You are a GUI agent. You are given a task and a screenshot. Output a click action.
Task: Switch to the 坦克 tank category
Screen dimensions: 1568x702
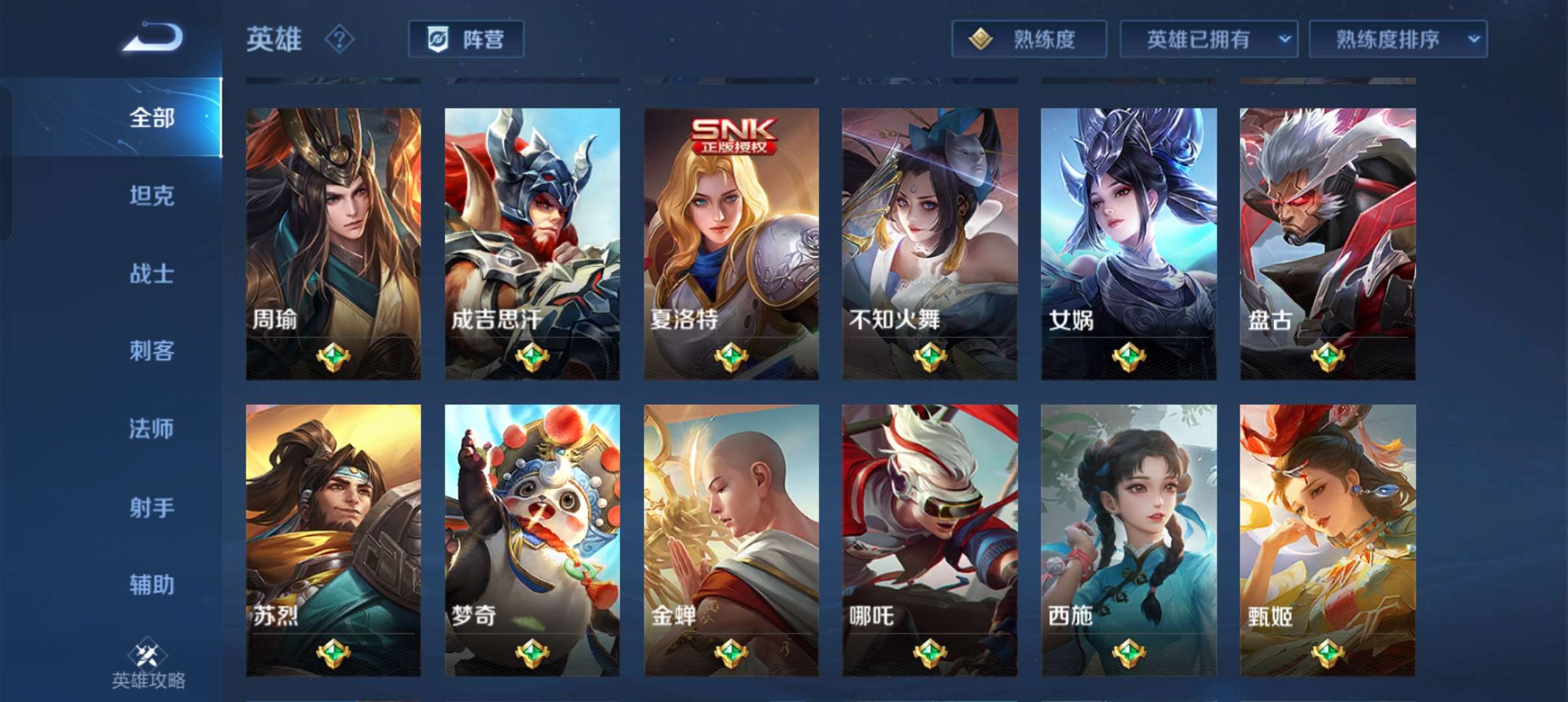click(x=151, y=196)
